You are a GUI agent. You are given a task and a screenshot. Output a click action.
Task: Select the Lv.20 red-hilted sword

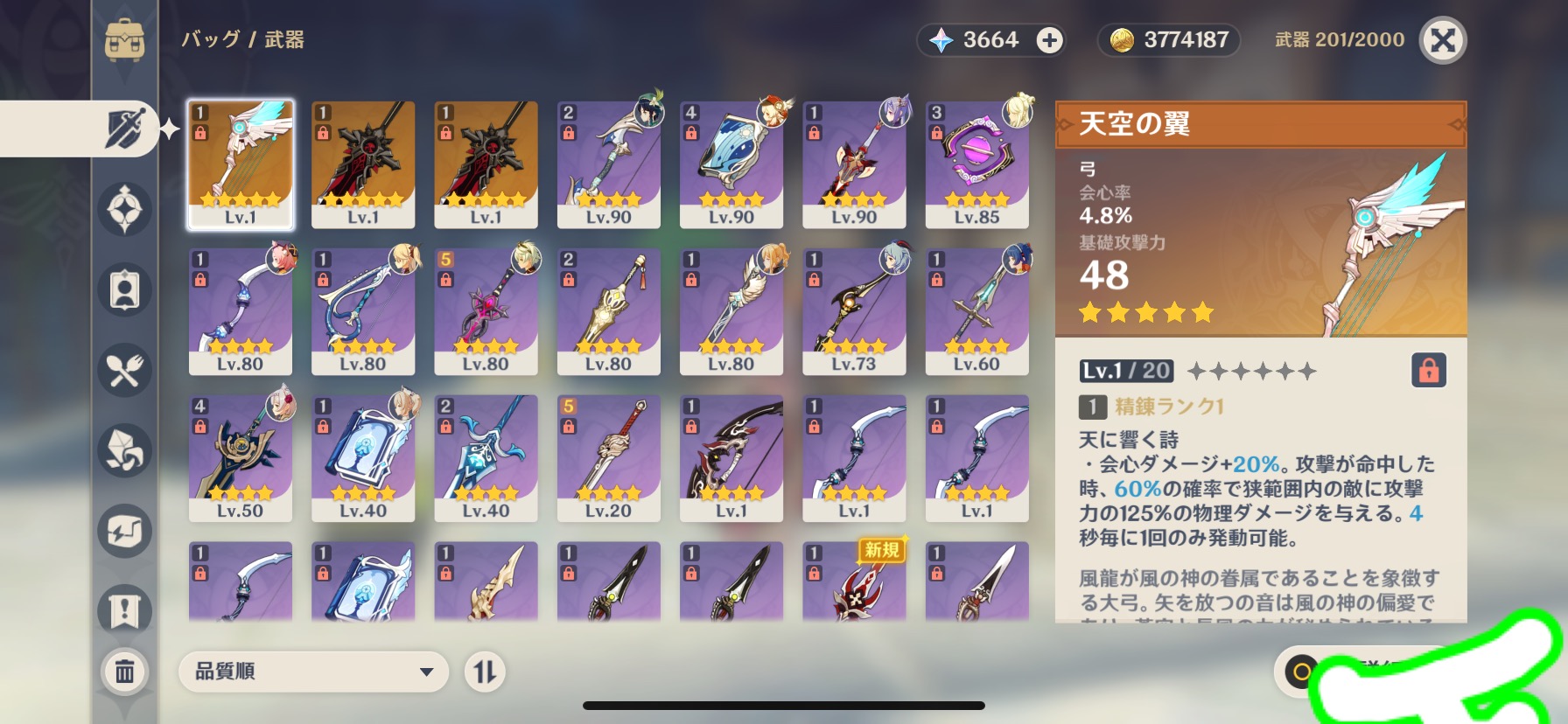(608, 458)
